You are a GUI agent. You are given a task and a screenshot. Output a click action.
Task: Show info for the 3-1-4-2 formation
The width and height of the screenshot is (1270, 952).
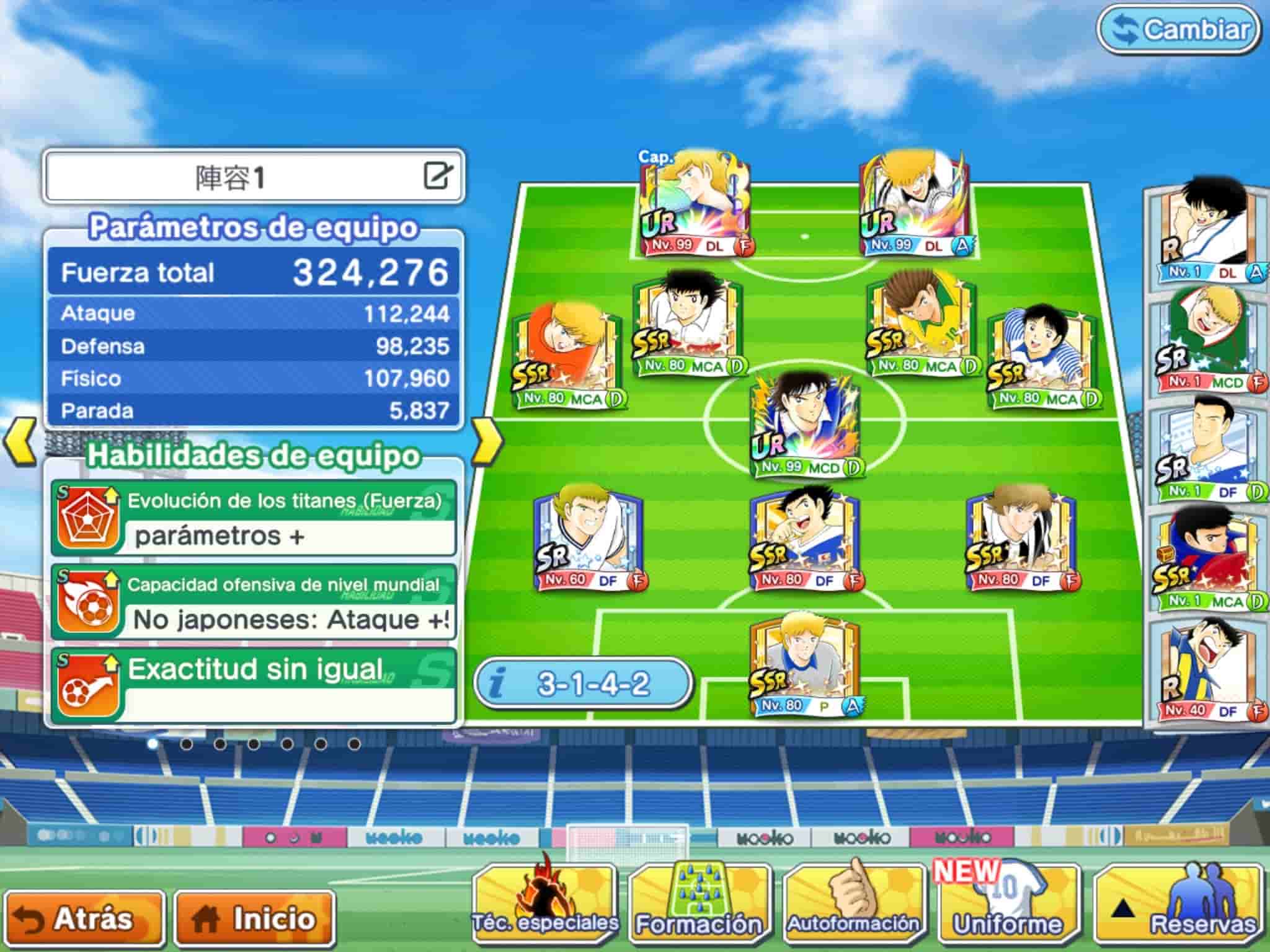[582, 684]
